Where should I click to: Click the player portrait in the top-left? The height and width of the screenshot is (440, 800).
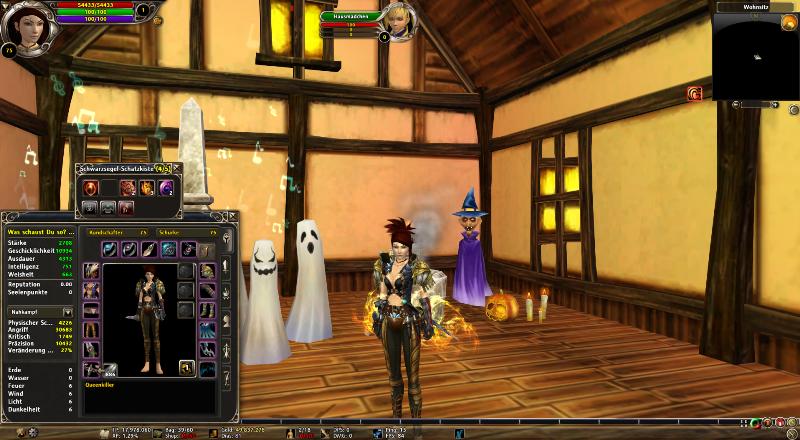pyautogui.click(x=25, y=29)
